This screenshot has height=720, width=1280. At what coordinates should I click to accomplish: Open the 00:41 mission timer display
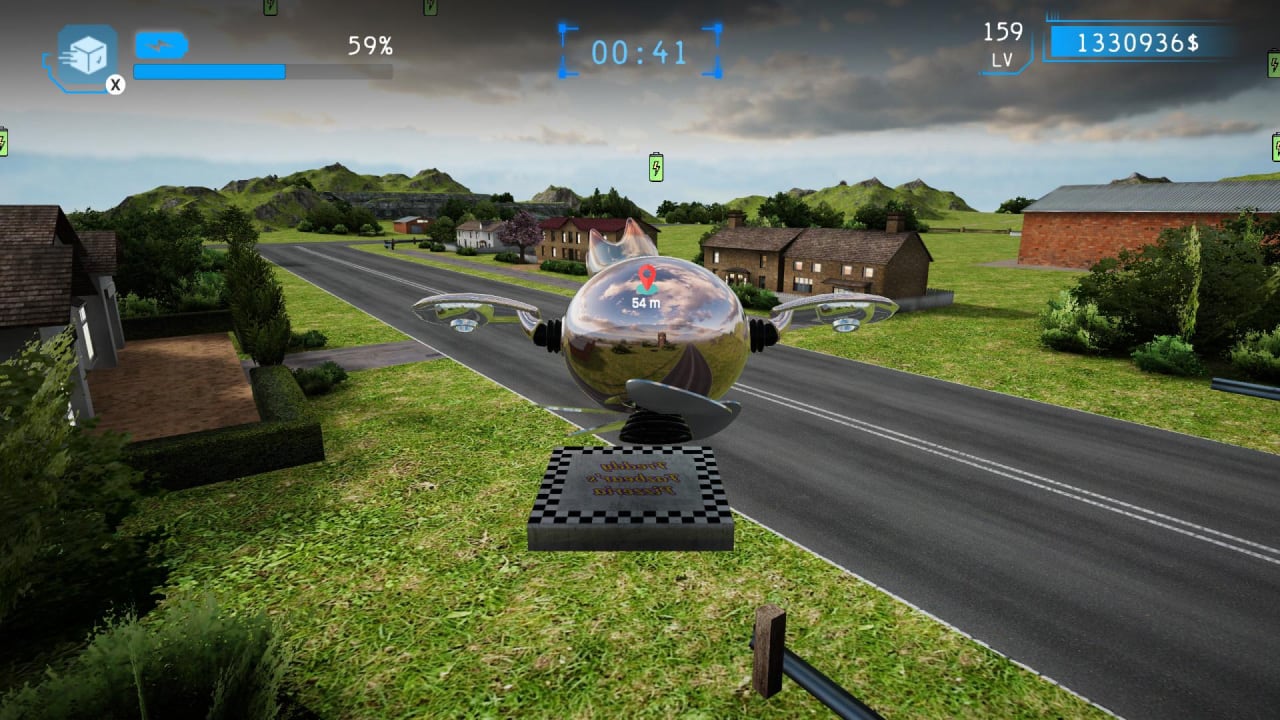click(638, 53)
